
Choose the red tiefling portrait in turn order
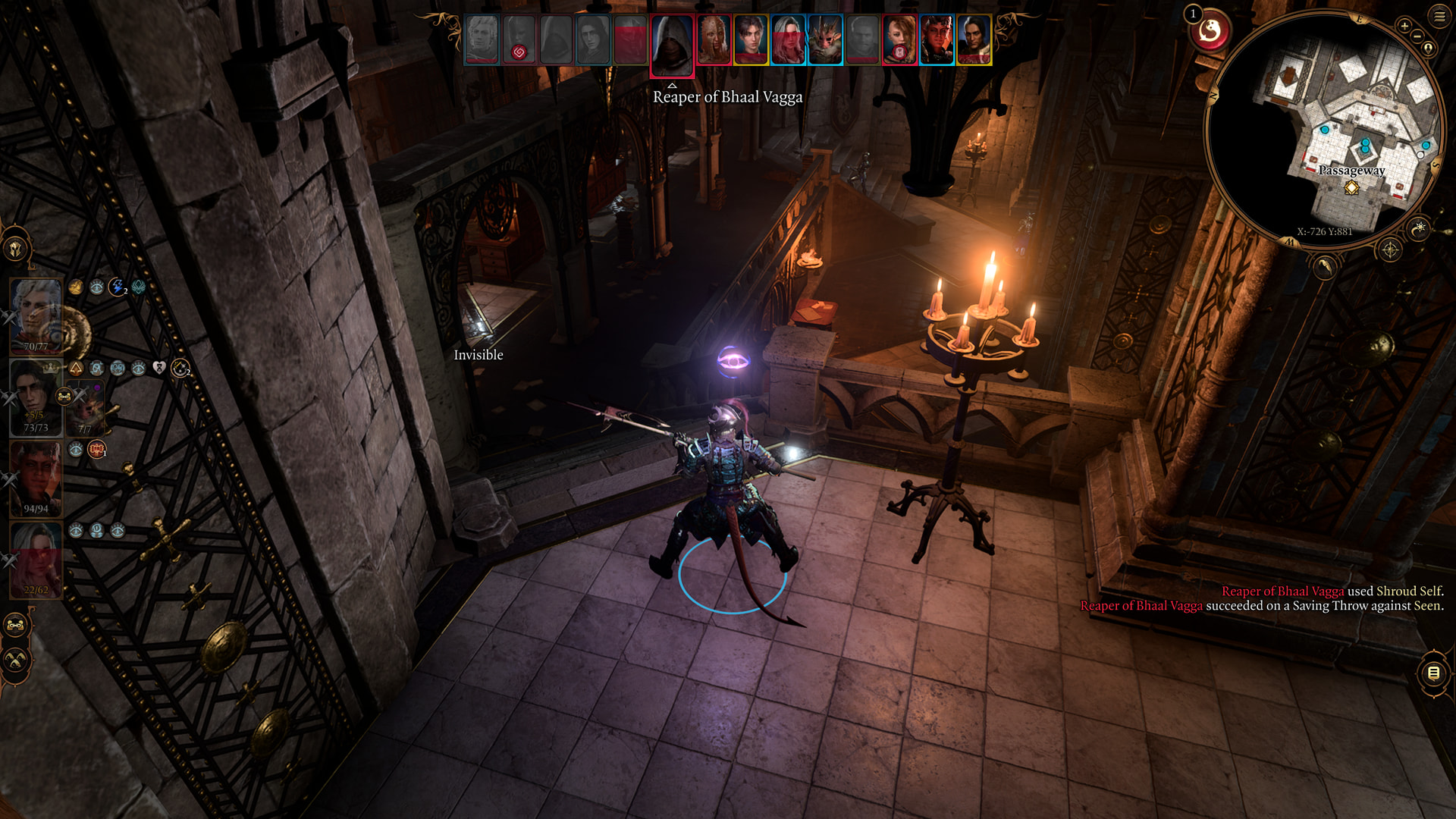937,39
